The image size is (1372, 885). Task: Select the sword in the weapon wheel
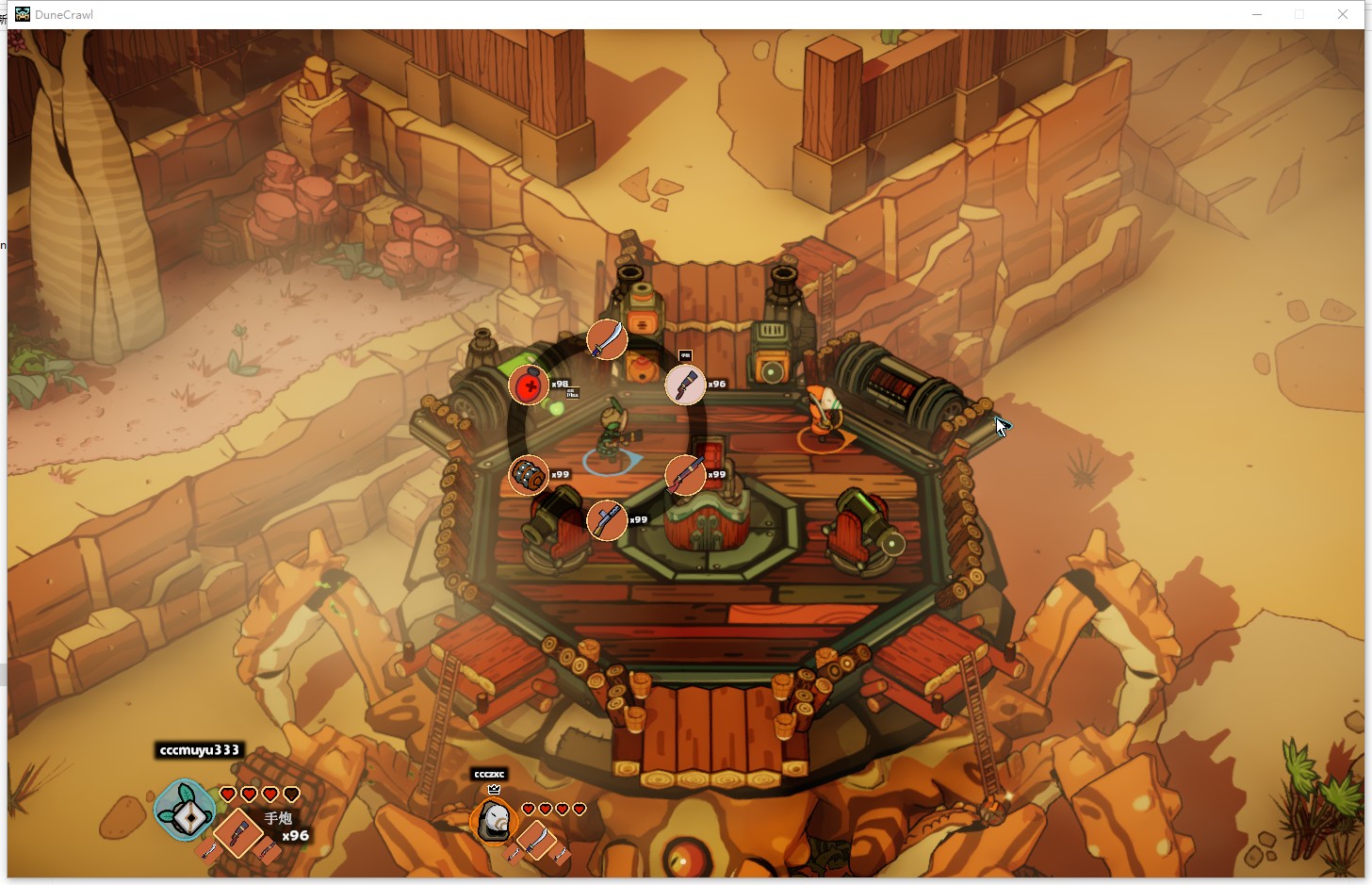click(x=607, y=339)
